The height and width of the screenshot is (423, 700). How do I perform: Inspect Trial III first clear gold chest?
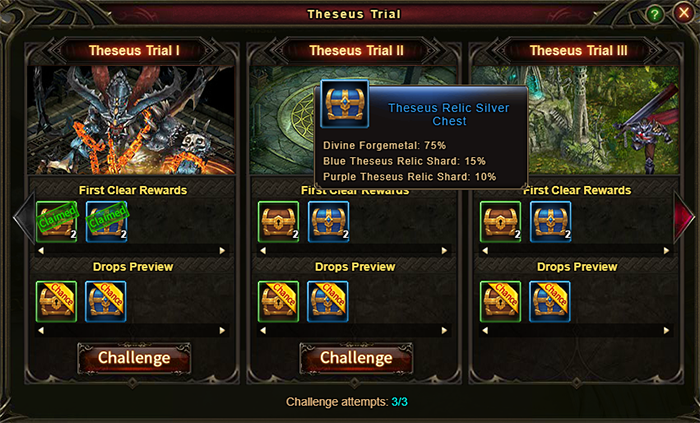[500, 222]
